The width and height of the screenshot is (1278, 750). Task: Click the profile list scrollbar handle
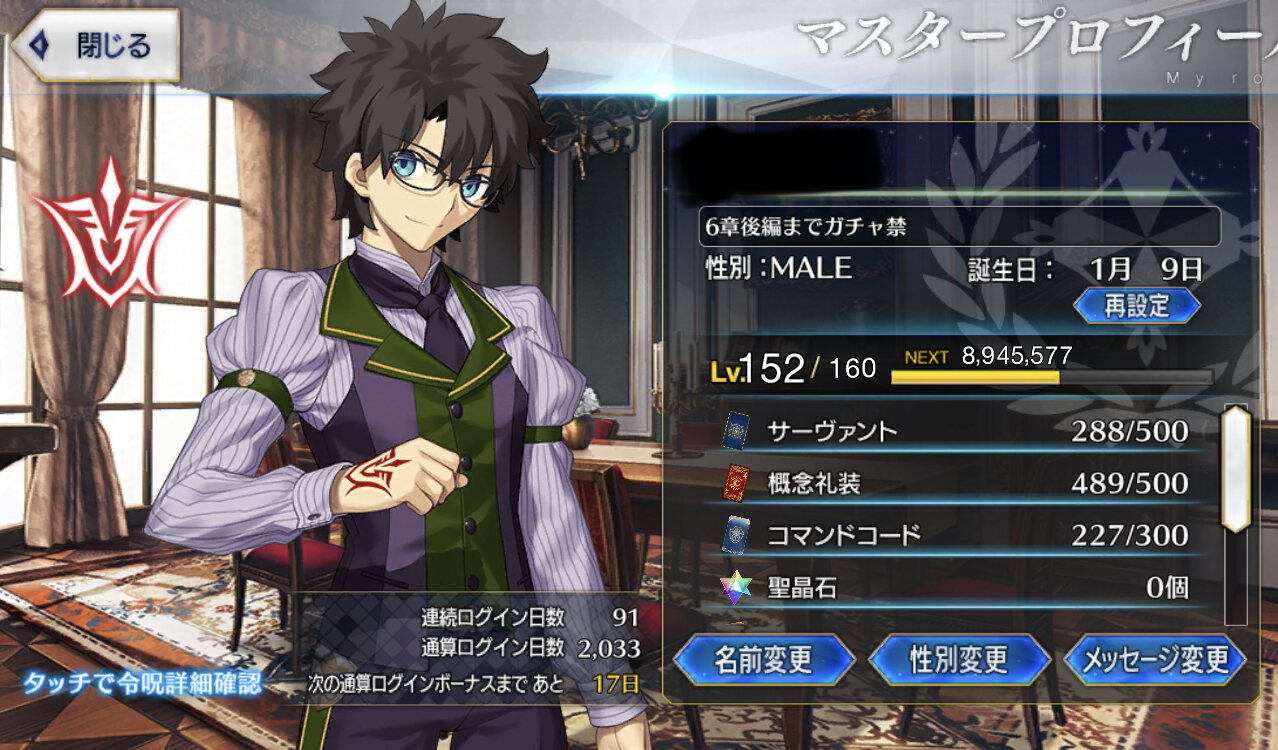1236,468
